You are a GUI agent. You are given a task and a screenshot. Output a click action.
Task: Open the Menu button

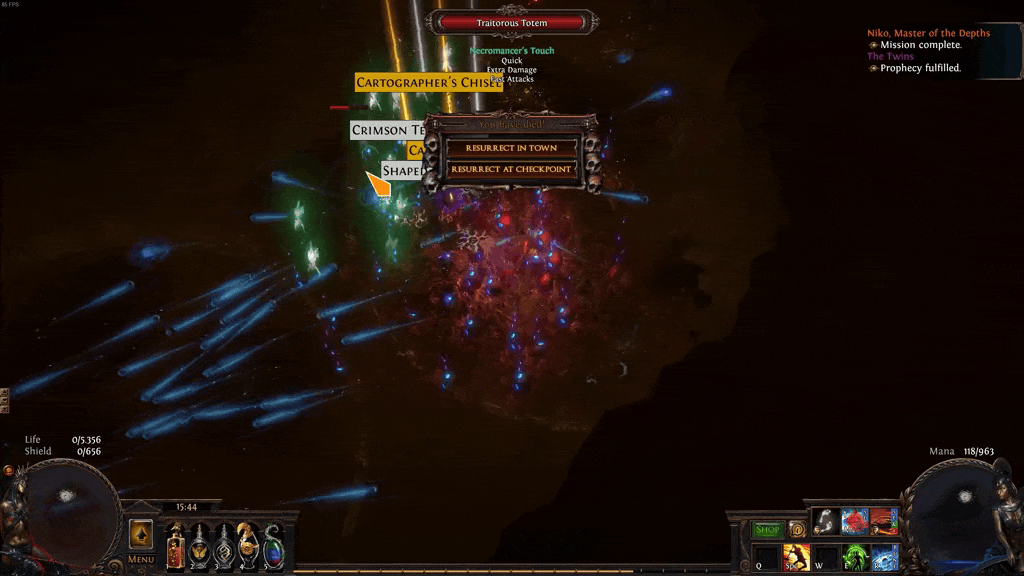(x=141, y=559)
